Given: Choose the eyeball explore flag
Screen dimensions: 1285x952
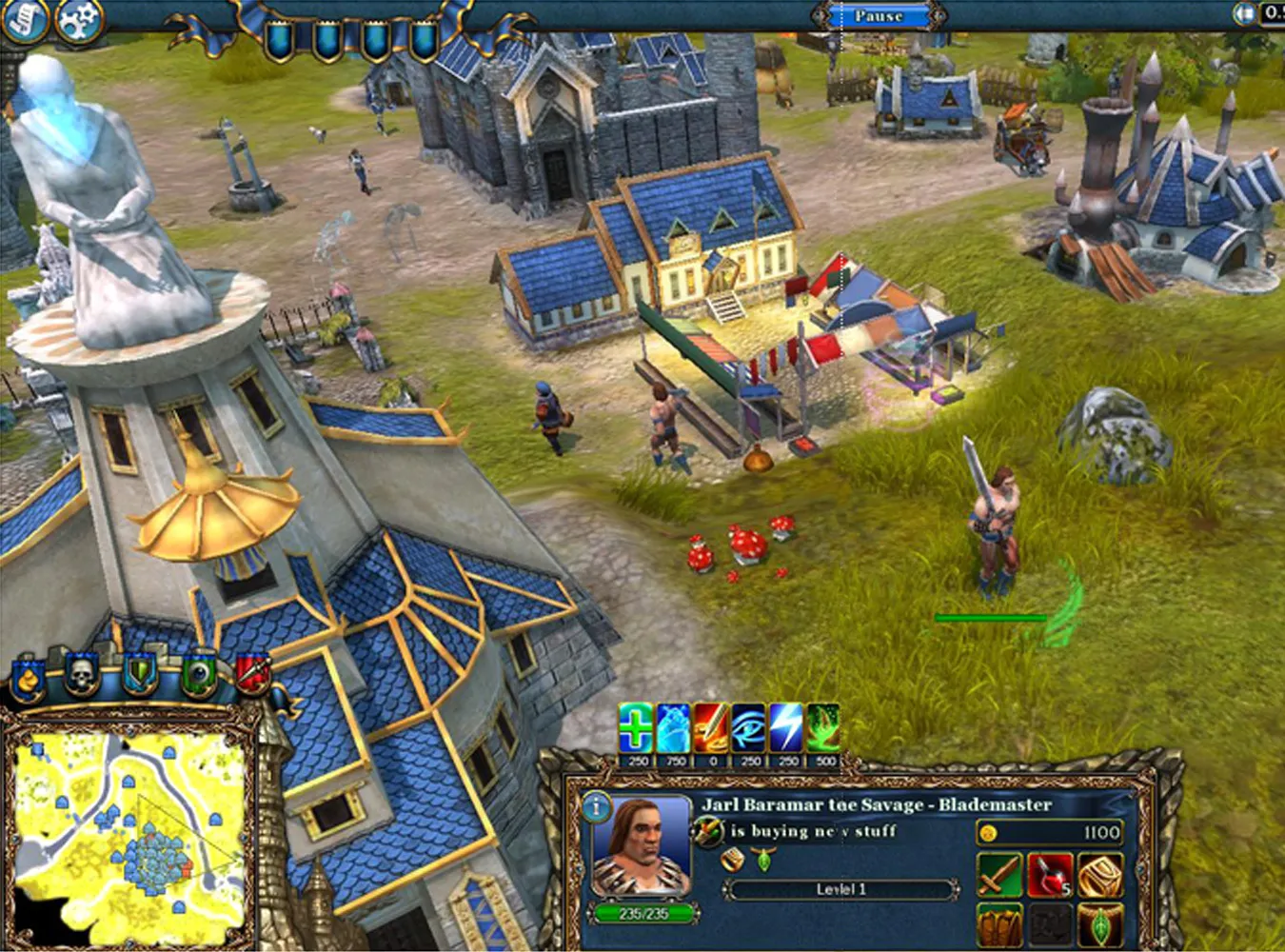Looking at the screenshot, I should coord(198,677).
